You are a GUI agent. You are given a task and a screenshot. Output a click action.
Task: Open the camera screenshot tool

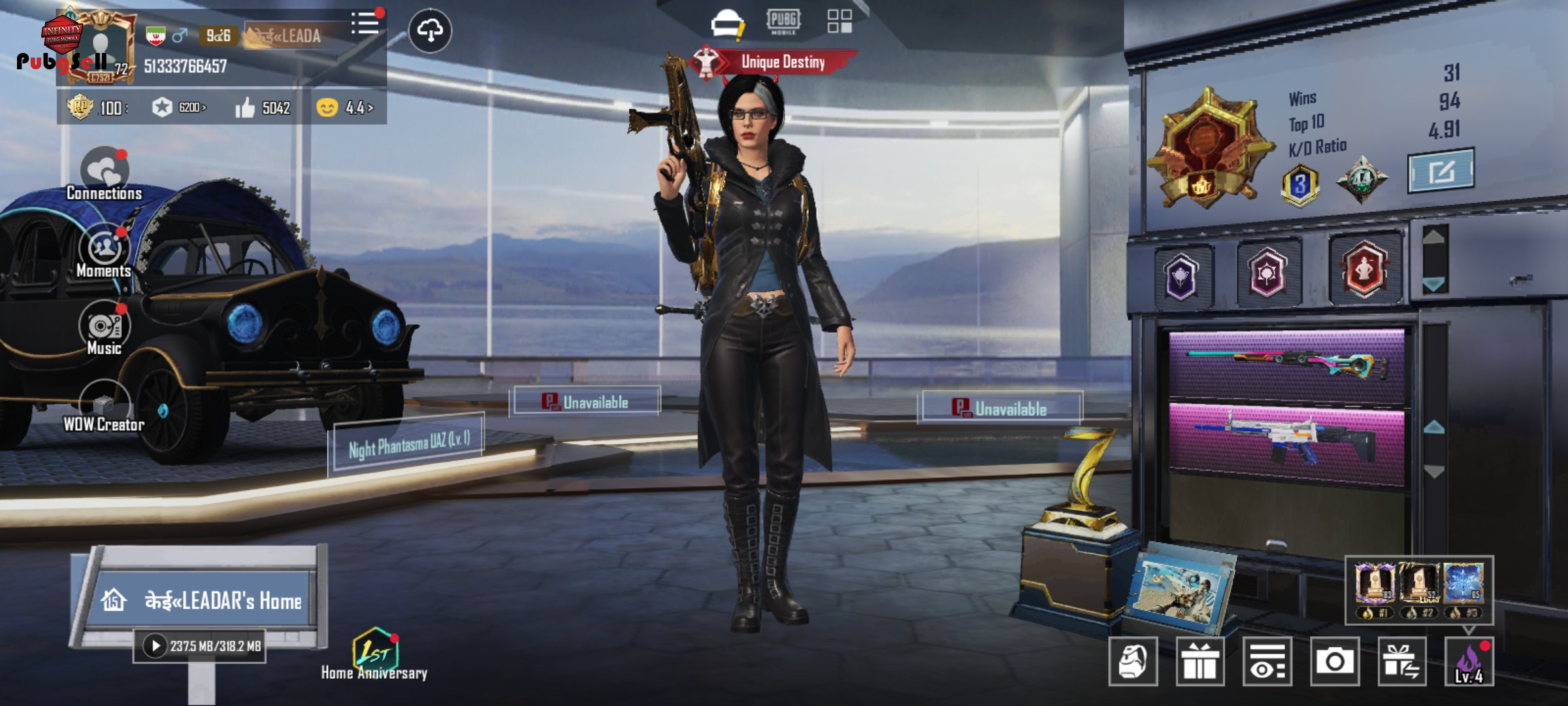pos(1335,662)
